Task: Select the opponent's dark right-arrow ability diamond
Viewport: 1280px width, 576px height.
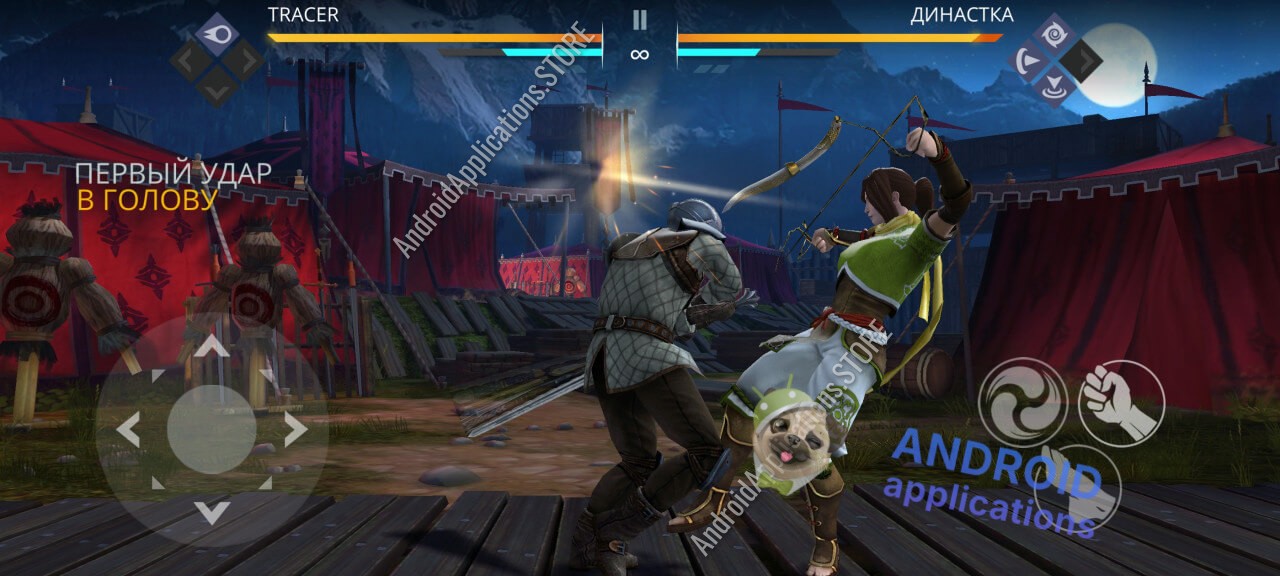Action: 1082,61
